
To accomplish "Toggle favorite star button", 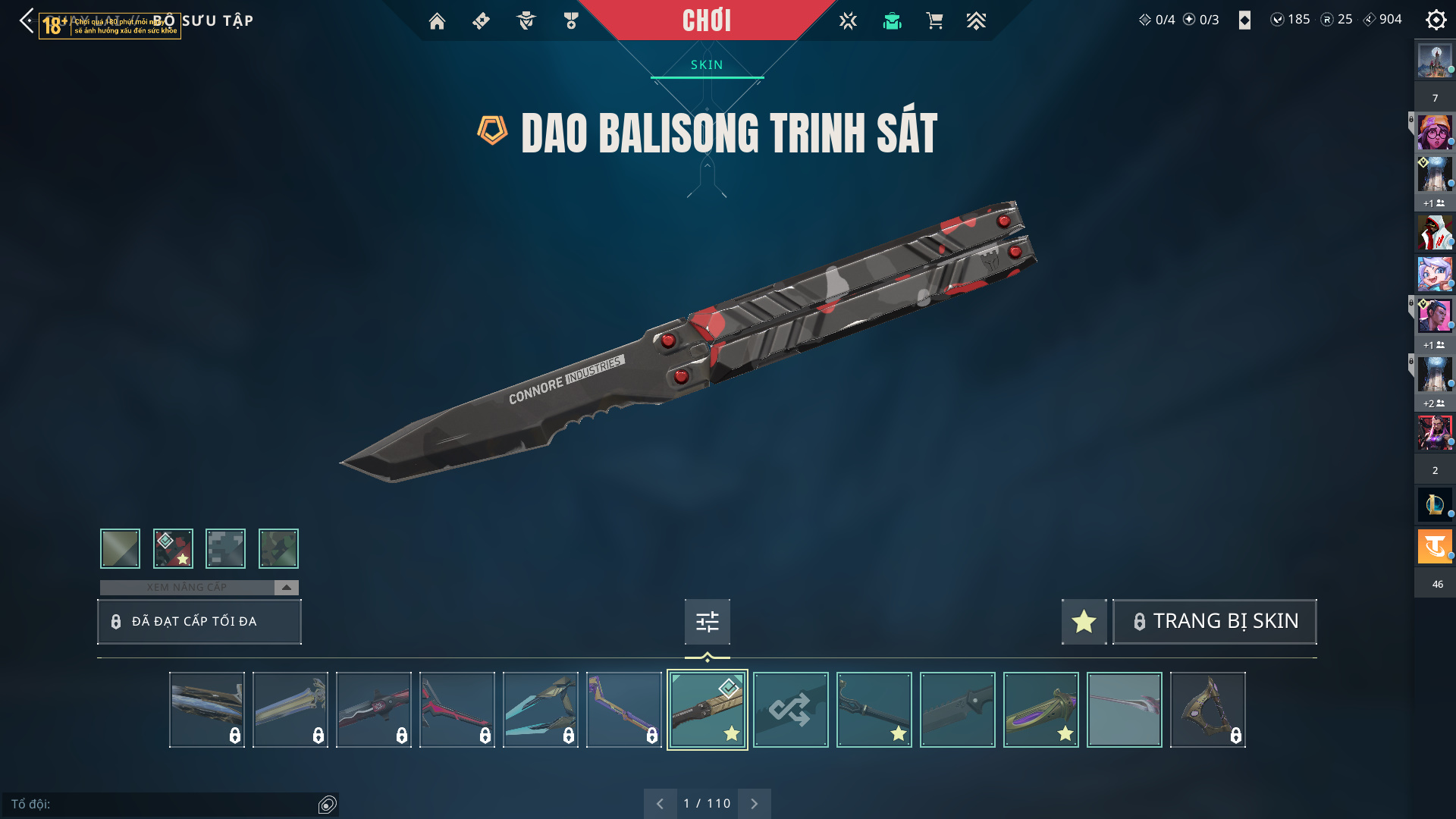I will tap(1084, 622).
